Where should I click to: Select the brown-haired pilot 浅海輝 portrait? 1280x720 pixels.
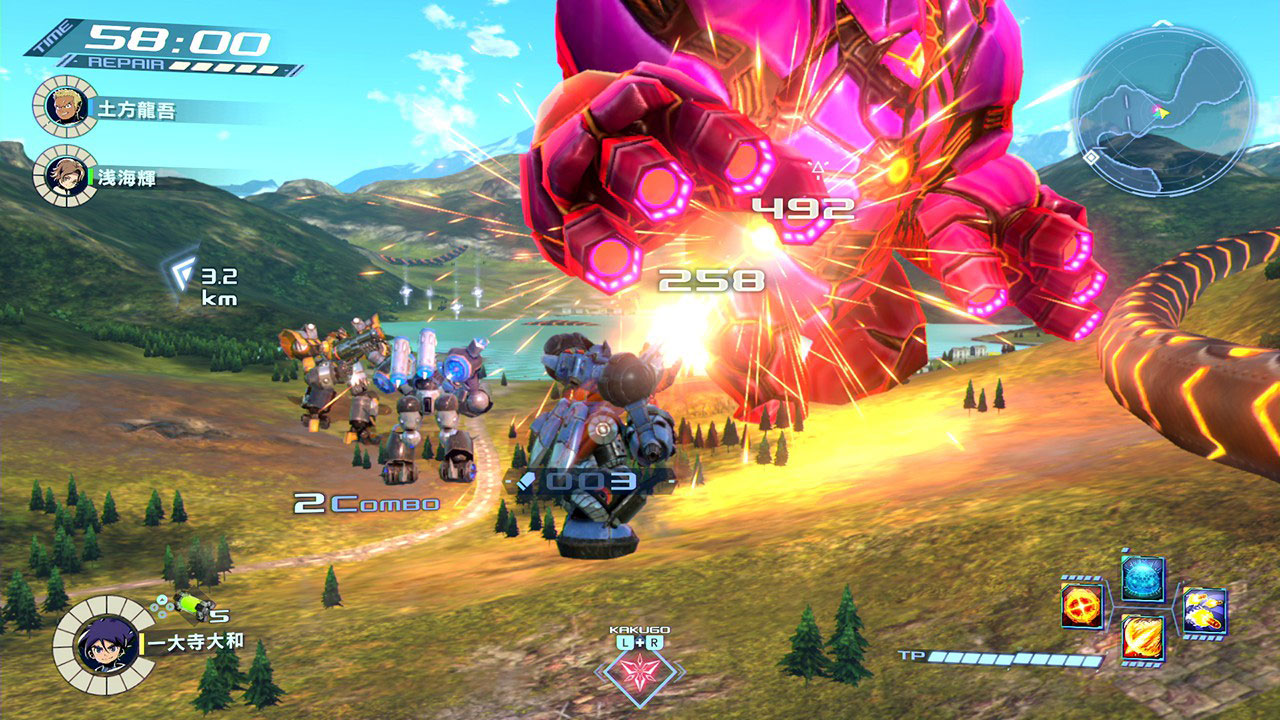coord(65,175)
